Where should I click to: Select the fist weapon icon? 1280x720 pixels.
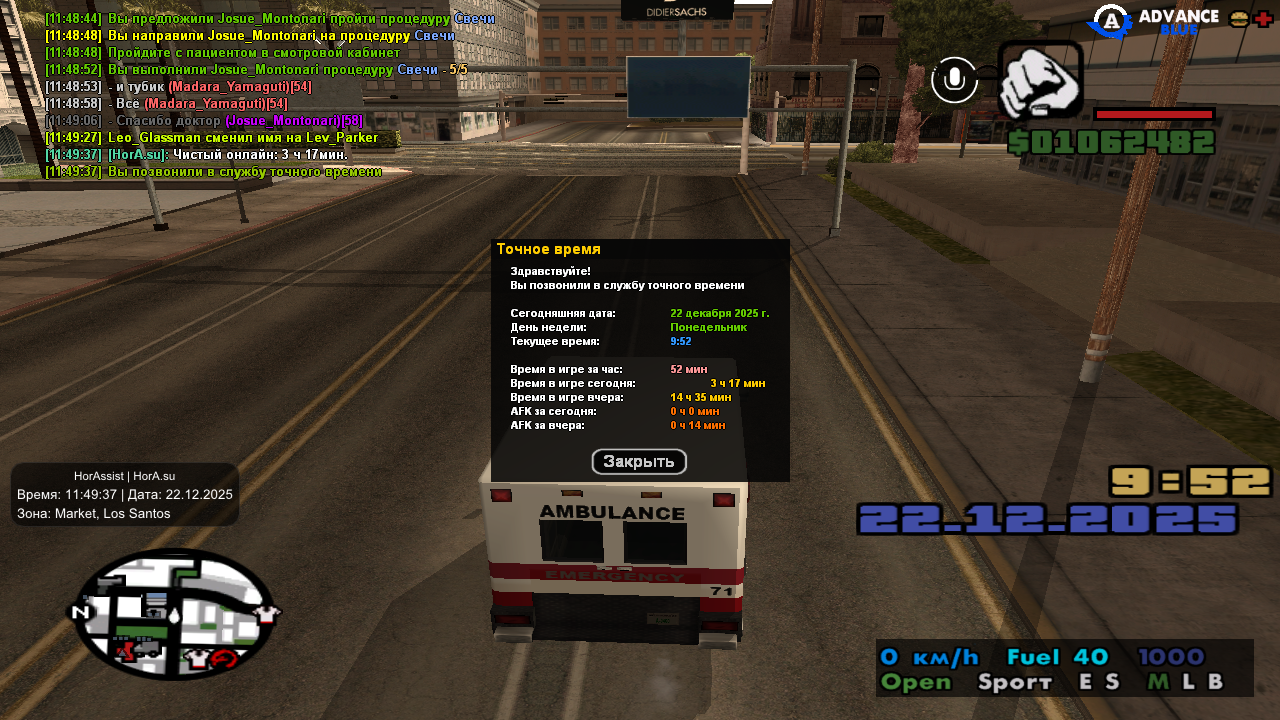coord(1040,80)
